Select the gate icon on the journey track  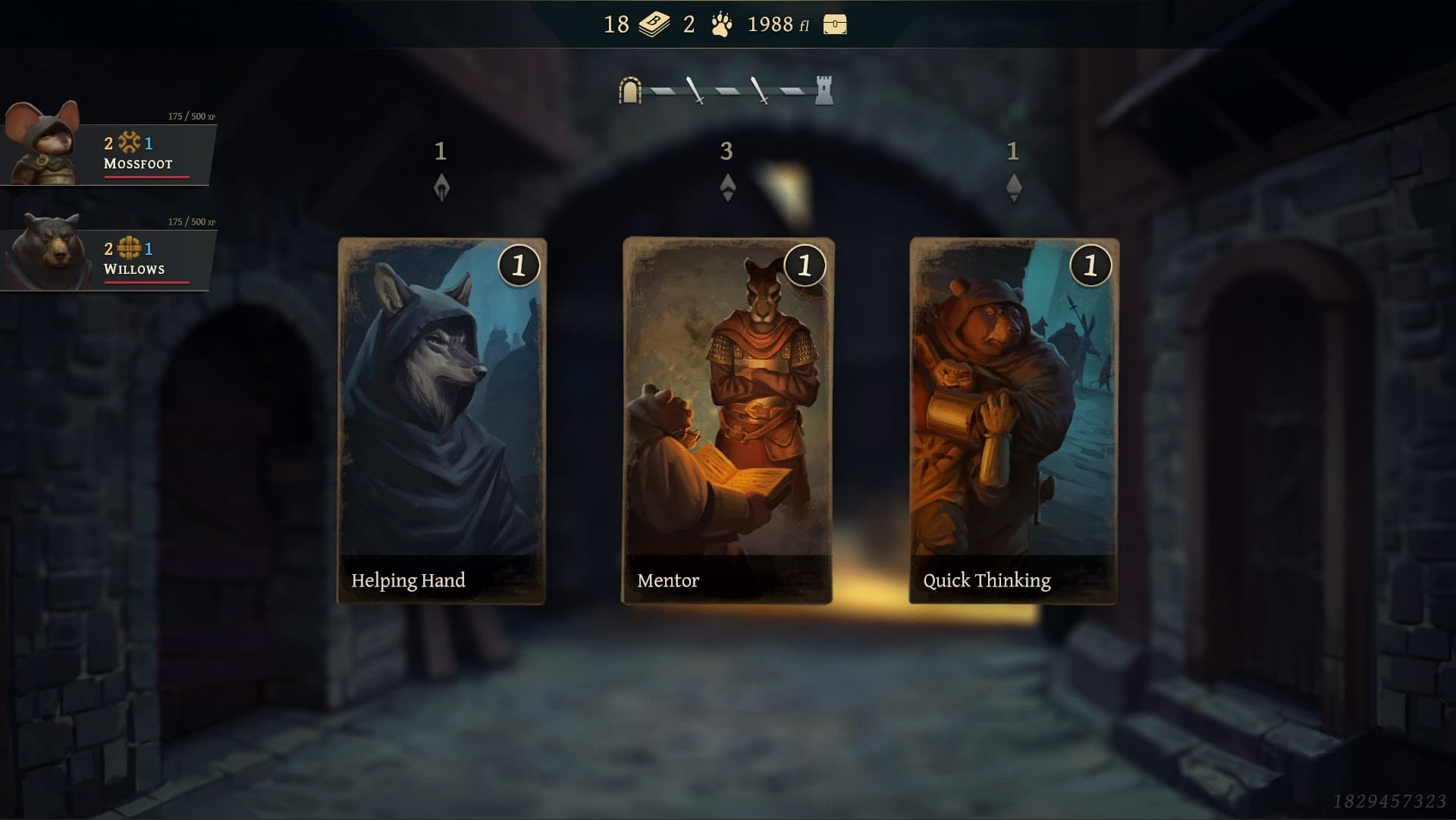[629, 89]
